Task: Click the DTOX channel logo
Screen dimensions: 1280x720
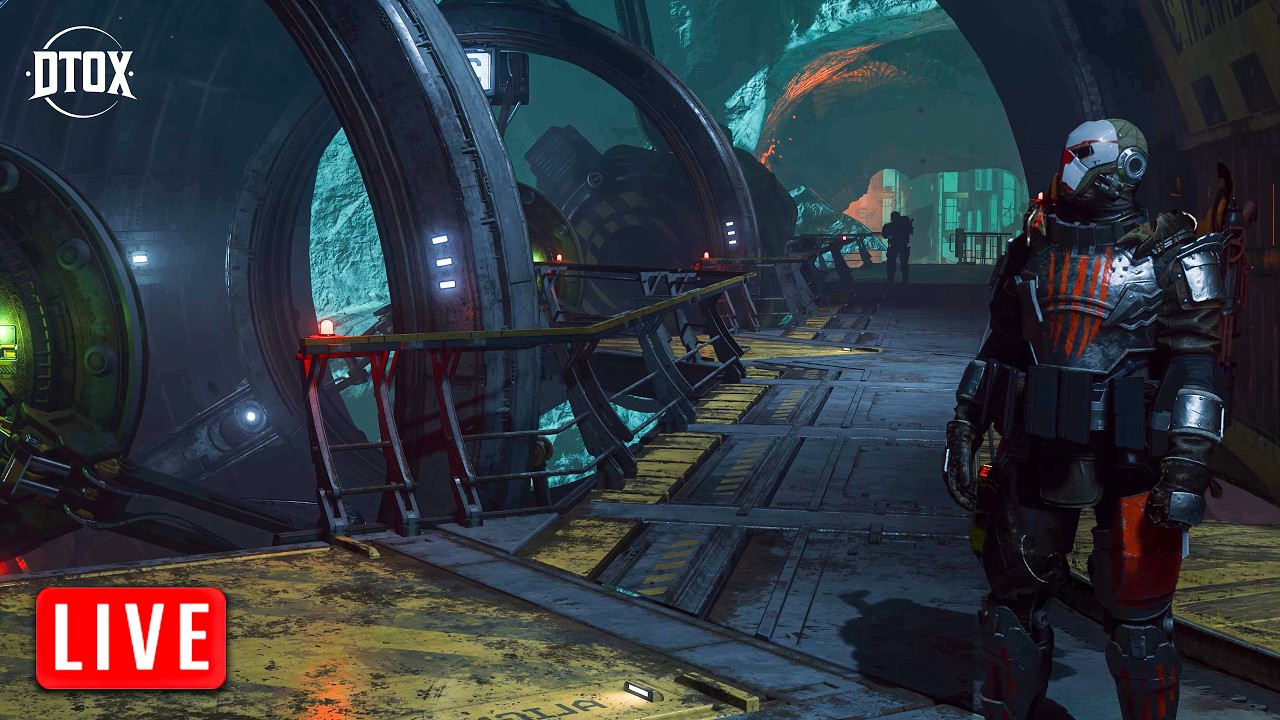Action: (x=82, y=72)
